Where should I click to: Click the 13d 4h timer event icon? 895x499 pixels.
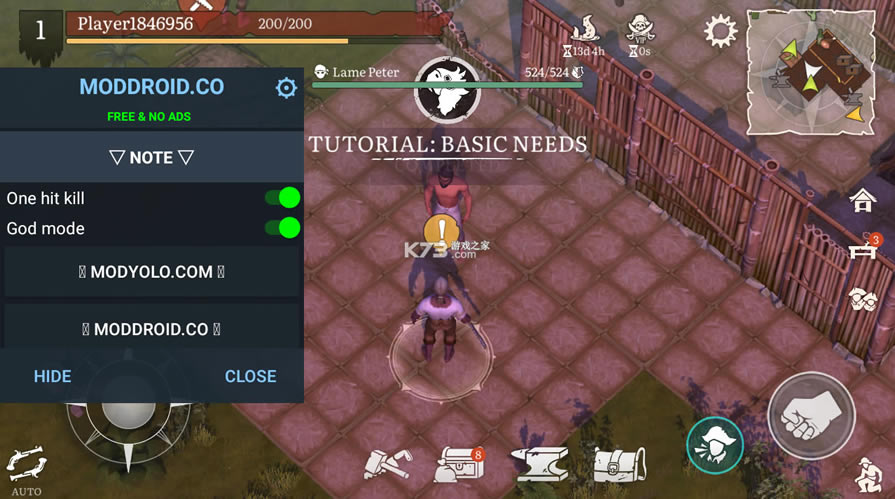(x=583, y=28)
